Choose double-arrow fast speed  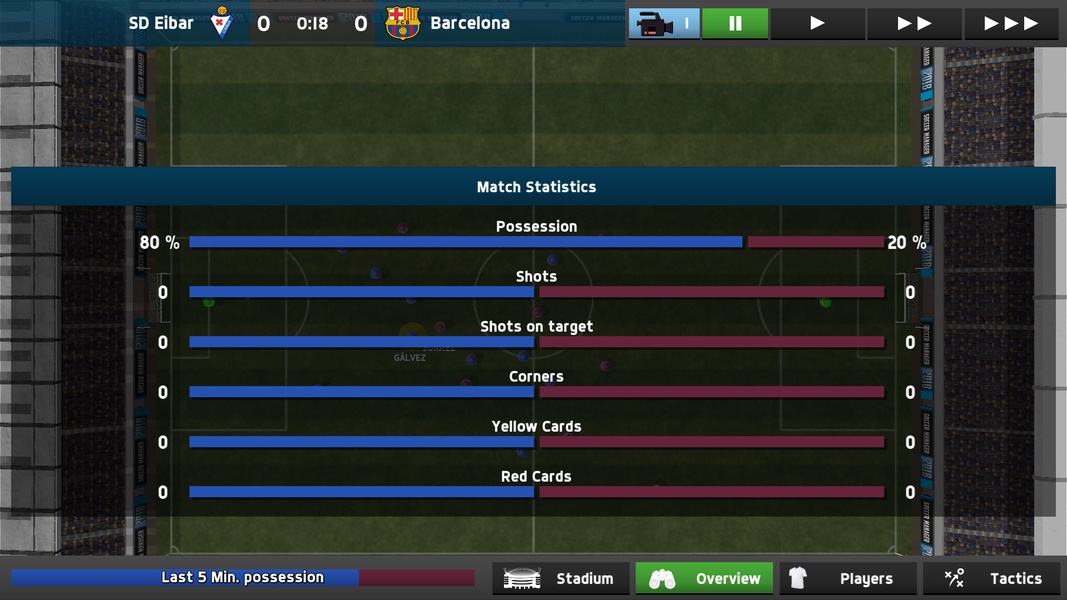[x=914, y=23]
